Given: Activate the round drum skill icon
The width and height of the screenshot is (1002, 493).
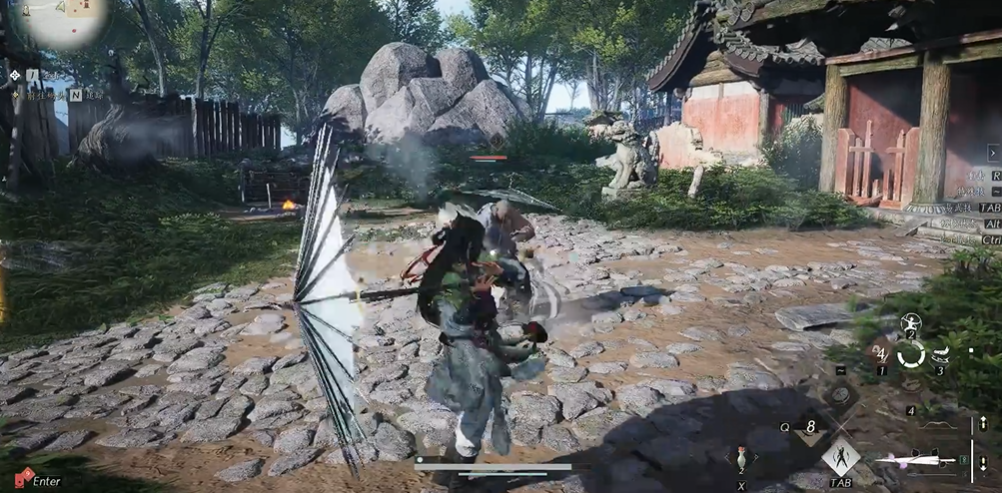Looking at the screenshot, I should tap(840, 394).
